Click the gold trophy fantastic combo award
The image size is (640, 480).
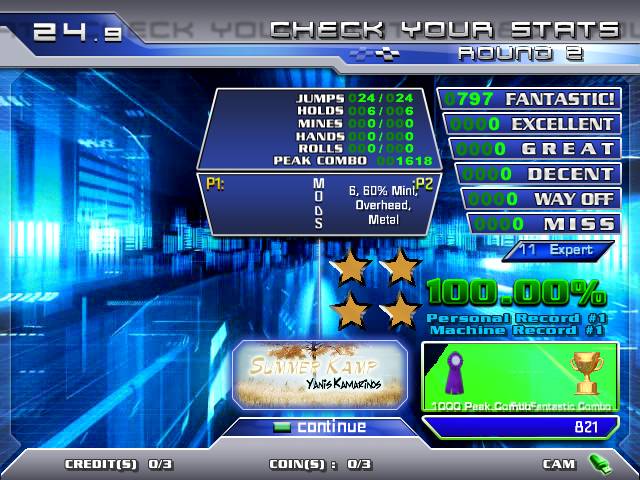[x=585, y=372]
